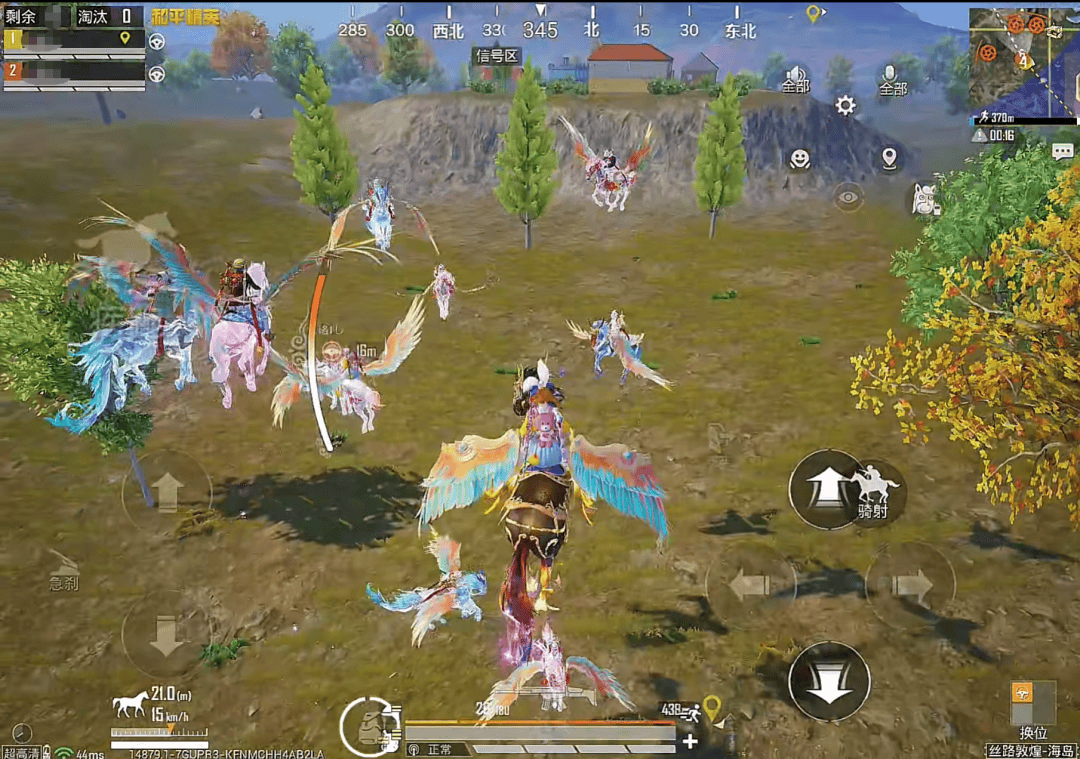Tap the 换位 seat swap button
This screenshot has width=1080, height=759.
[1034, 708]
